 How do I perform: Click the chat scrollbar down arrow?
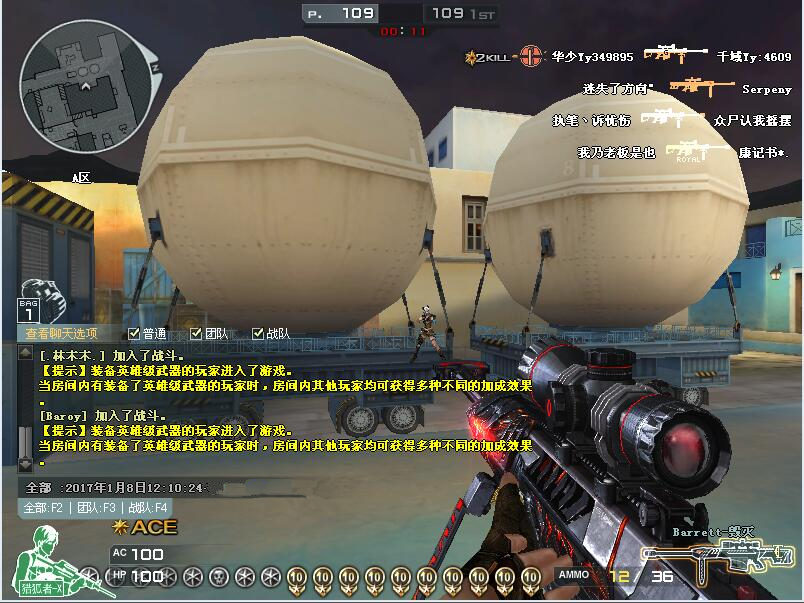[25, 463]
